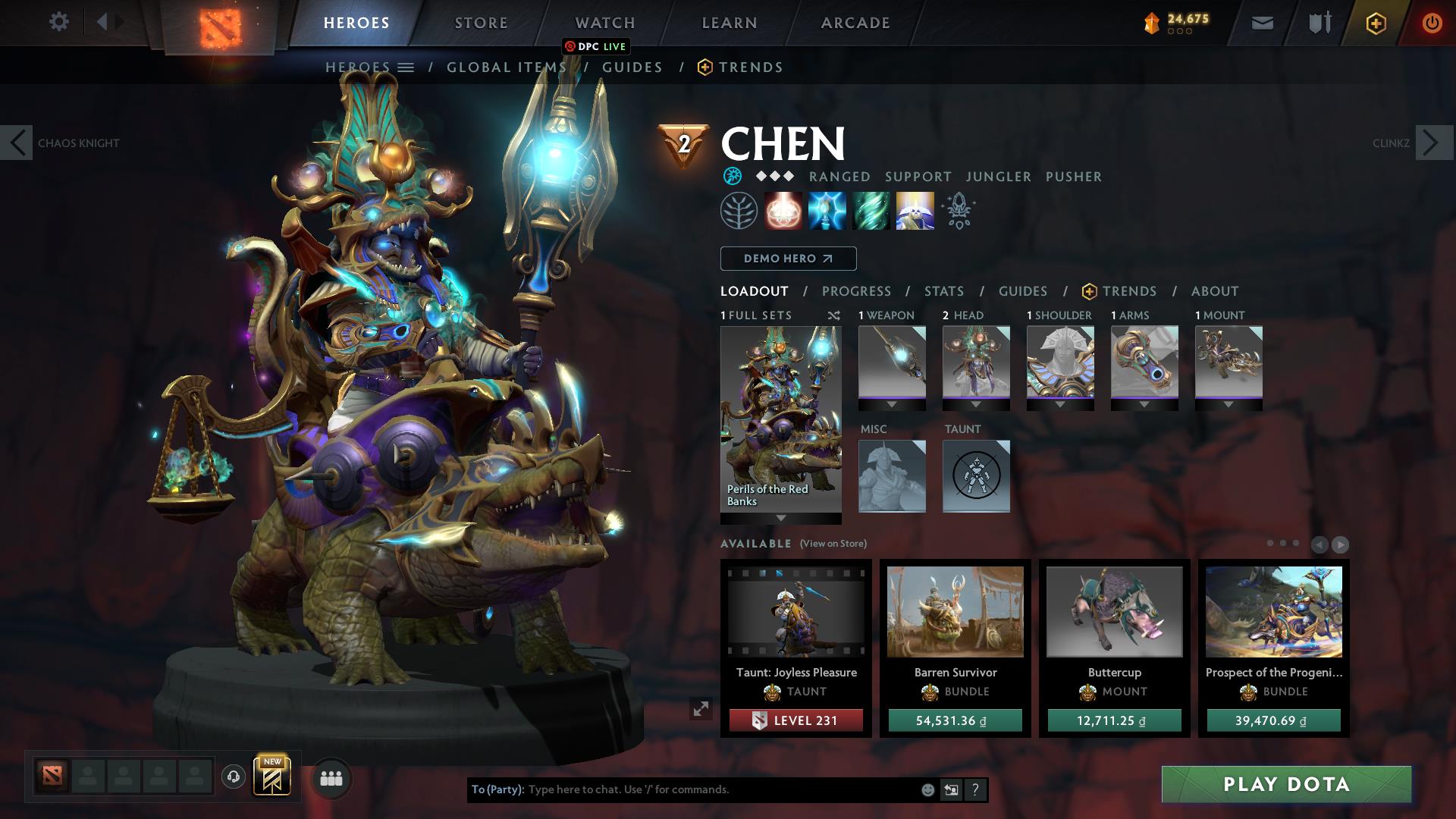The width and height of the screenshot is (1456, 819).
Task: Open the ARCADE menu item
Action: coord(854,23)
